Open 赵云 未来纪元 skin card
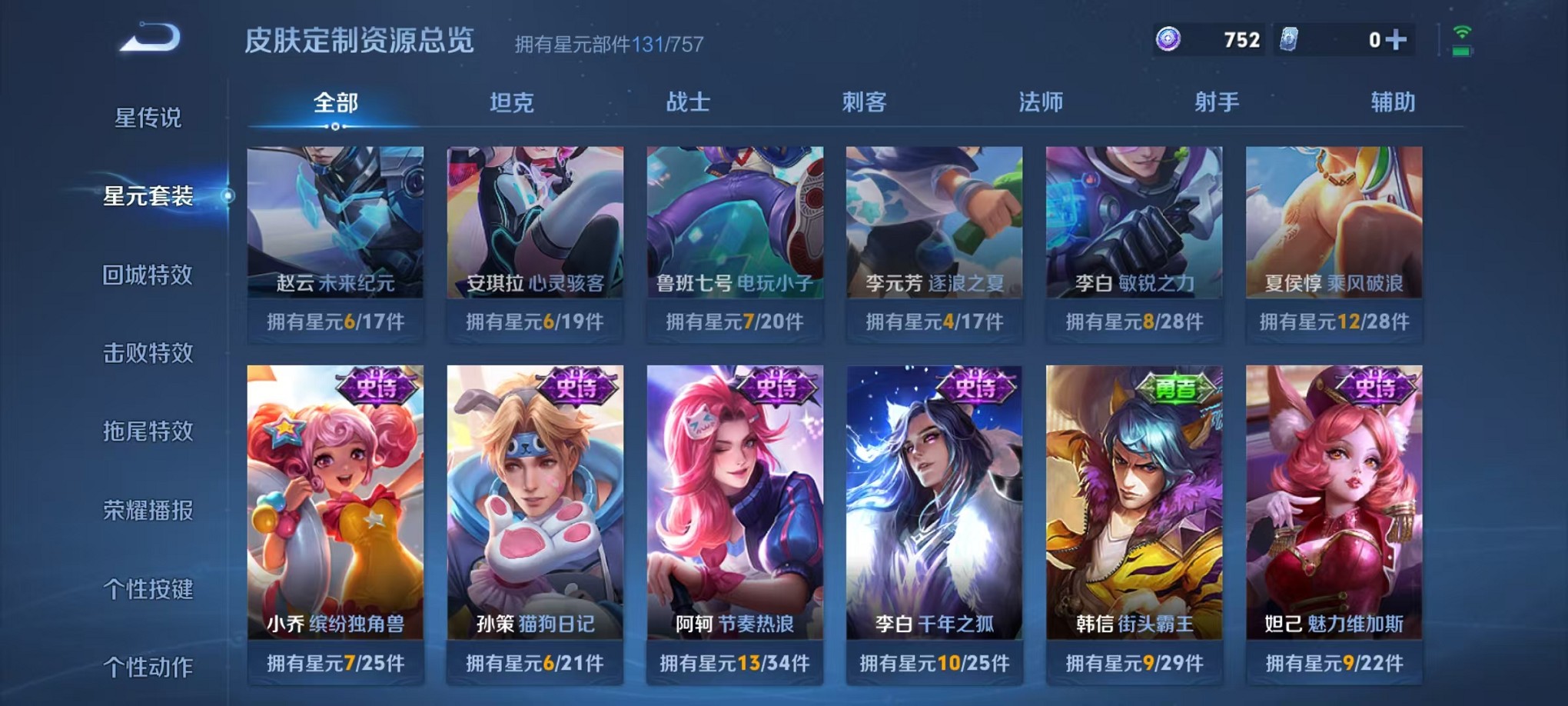This screenshot has width=1568, height=706. pos(334,231)
